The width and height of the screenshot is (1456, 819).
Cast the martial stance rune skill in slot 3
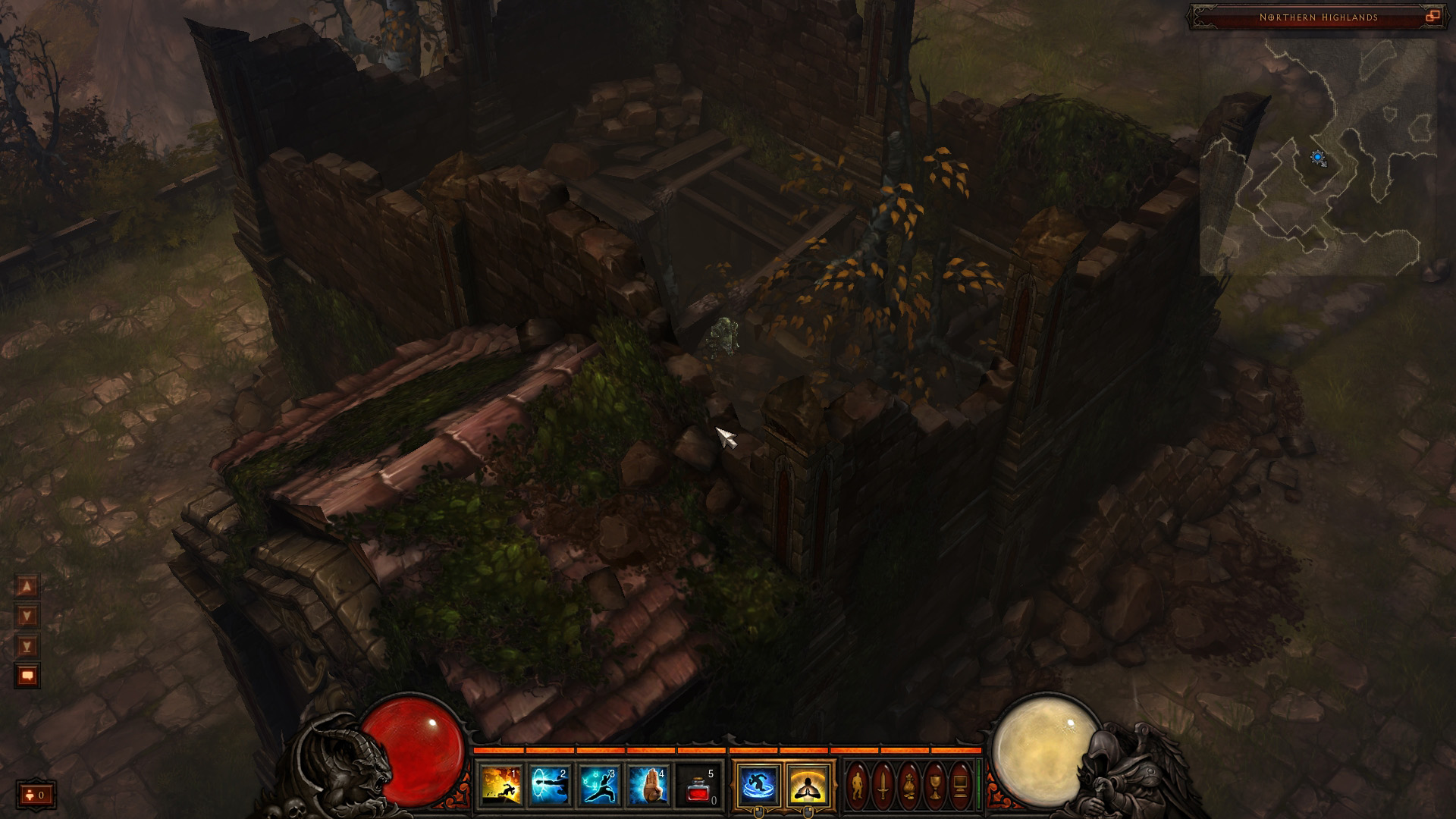[600, 785]
